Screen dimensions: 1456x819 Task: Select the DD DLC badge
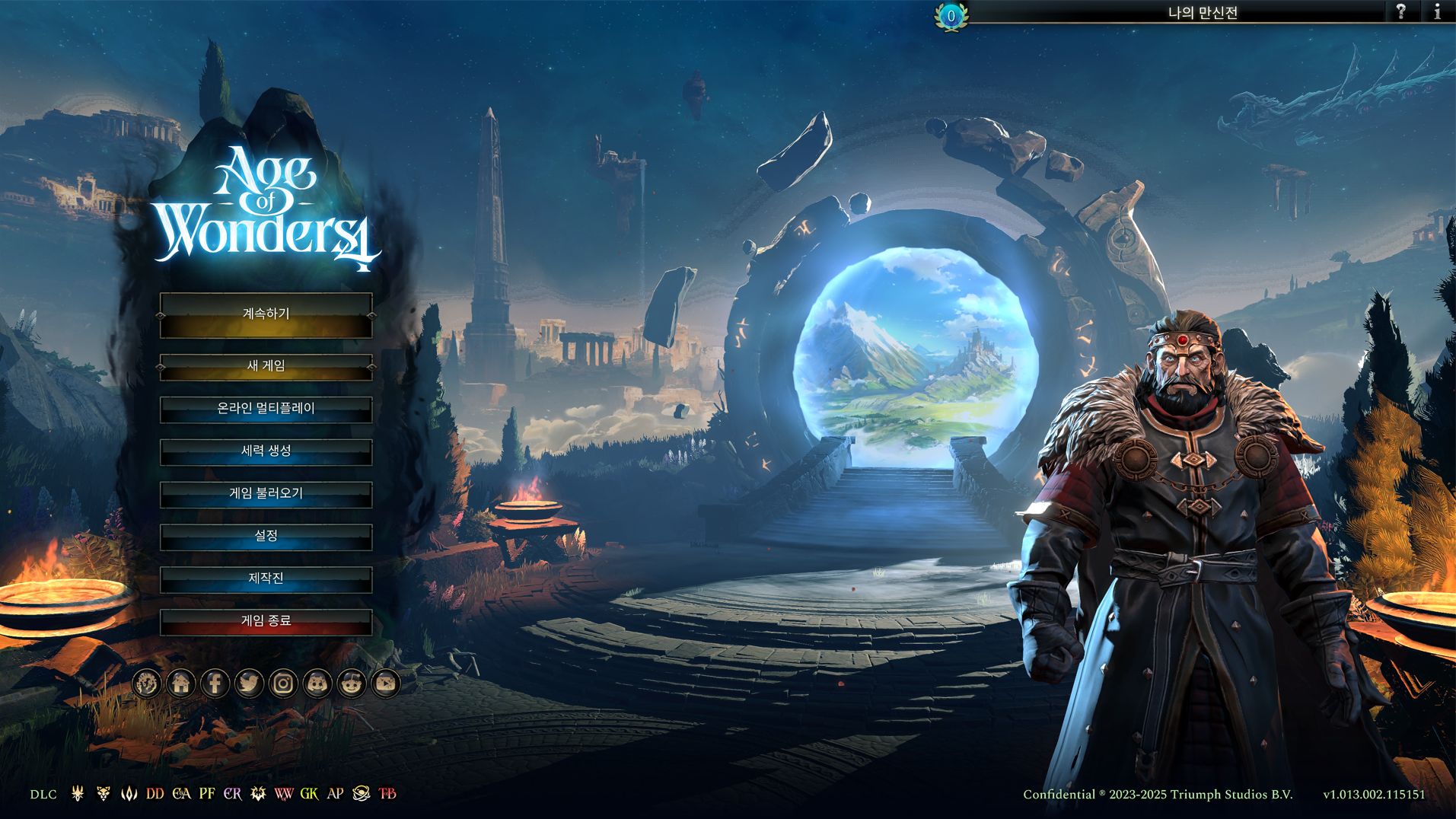[x=155, y=794]
